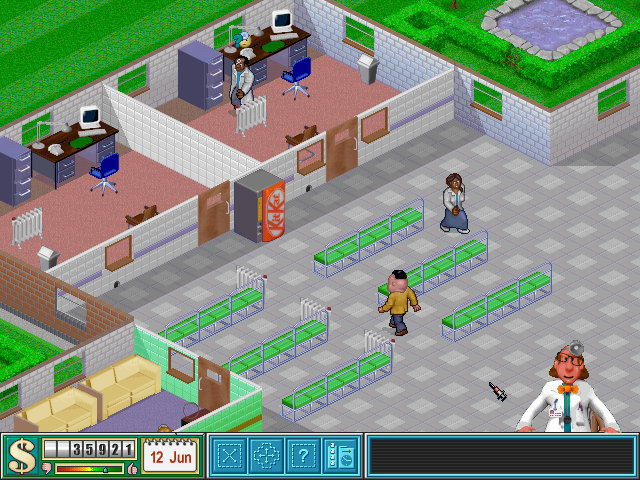Viewport: 640px width, 480px height.
Task: Activate the question mark edit button
Action: tap(302, 456)
